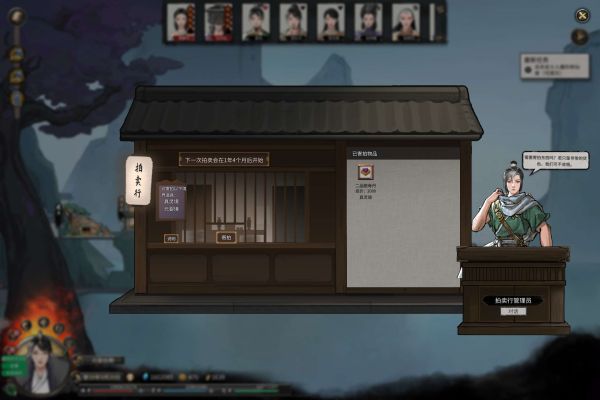Screen dimensions: 600x400
Task: Close the auction house screen
Action: [582, 14]
